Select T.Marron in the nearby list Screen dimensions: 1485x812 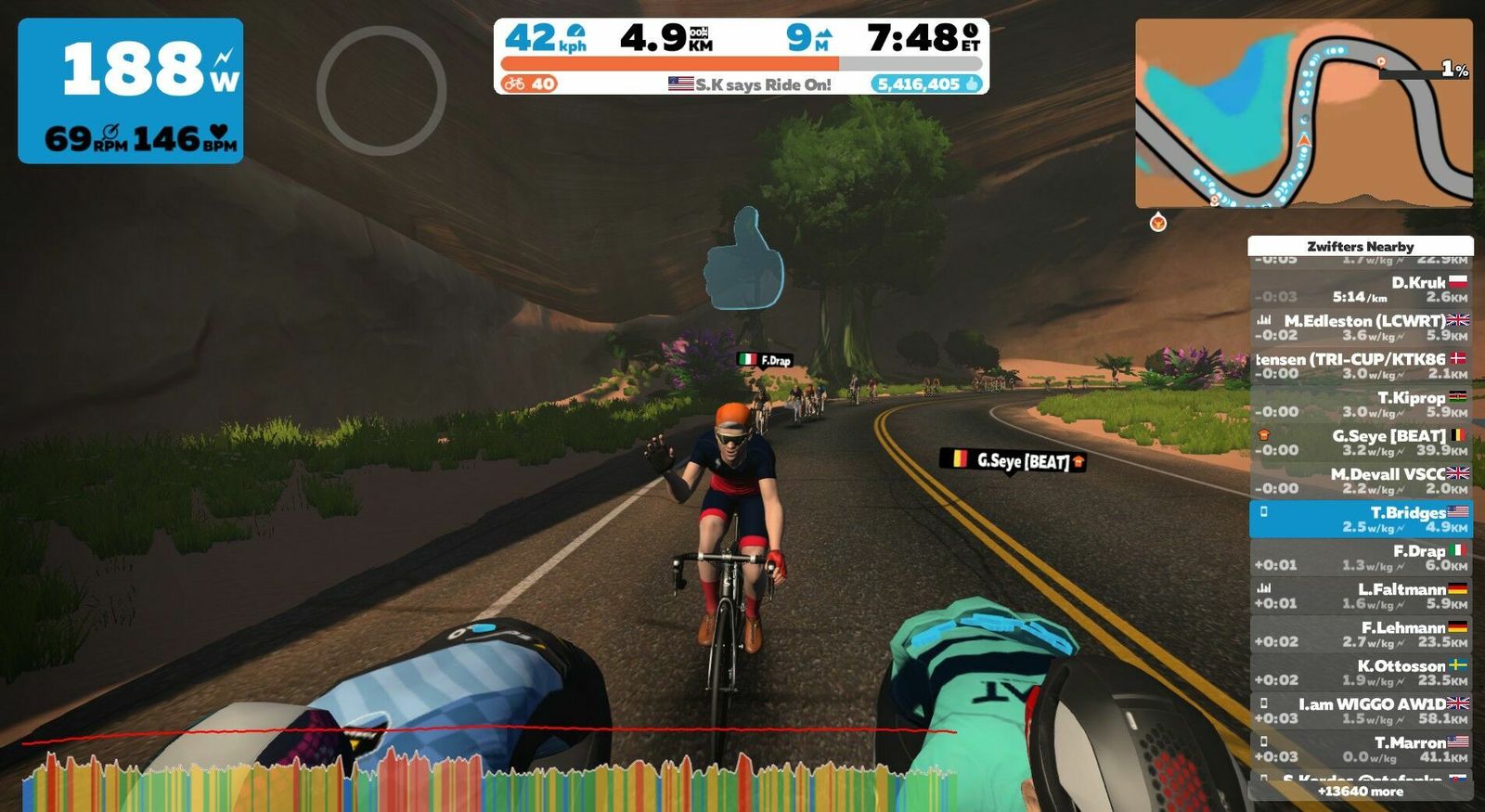[1361, 749]
